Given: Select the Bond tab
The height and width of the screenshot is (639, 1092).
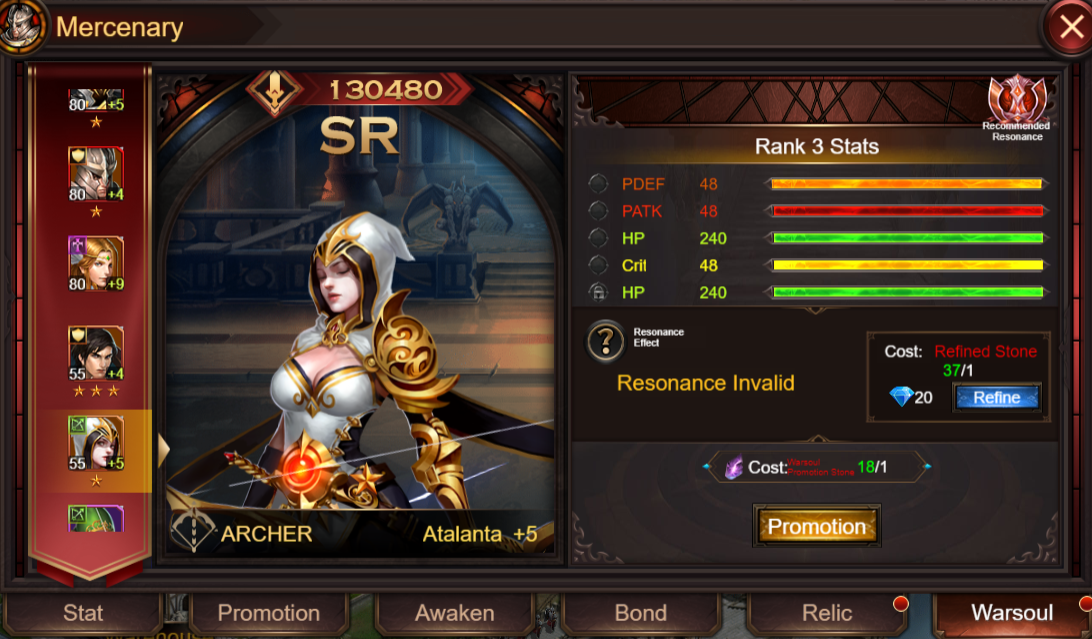Looking at the screenshot, I should [x=641, y=613].
